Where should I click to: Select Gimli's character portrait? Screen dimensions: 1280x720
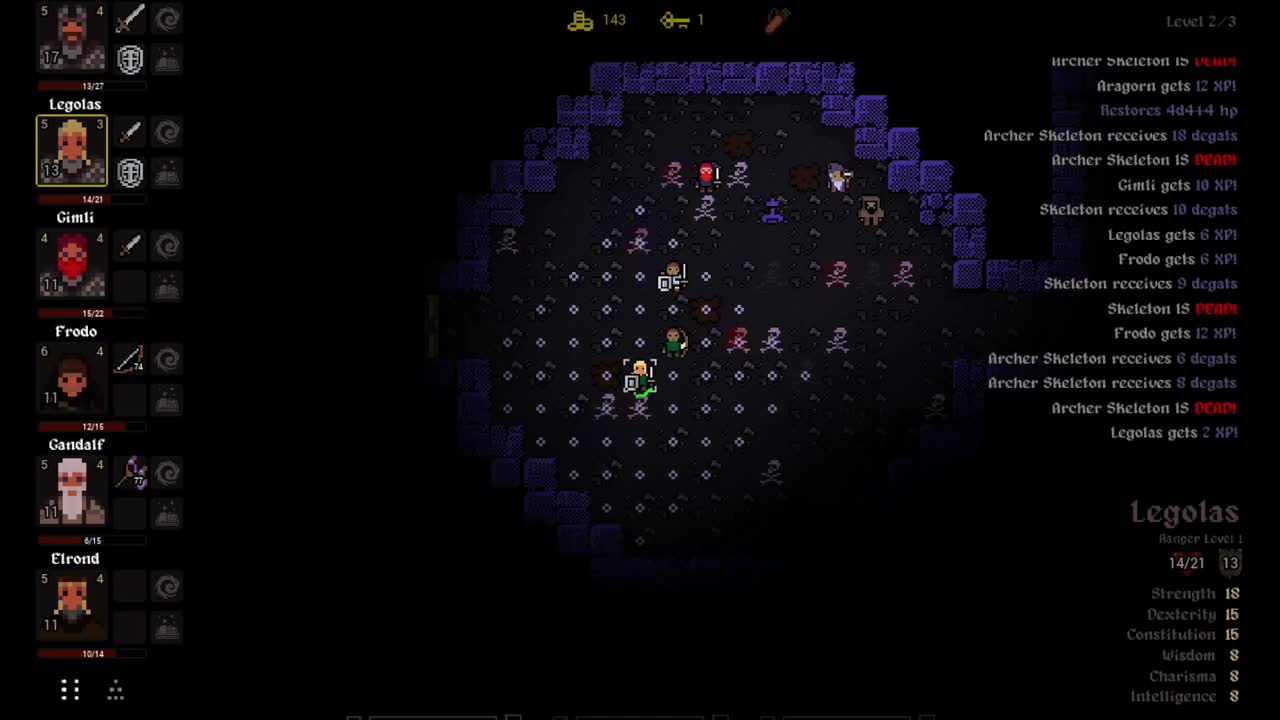[x=71, y=263]
